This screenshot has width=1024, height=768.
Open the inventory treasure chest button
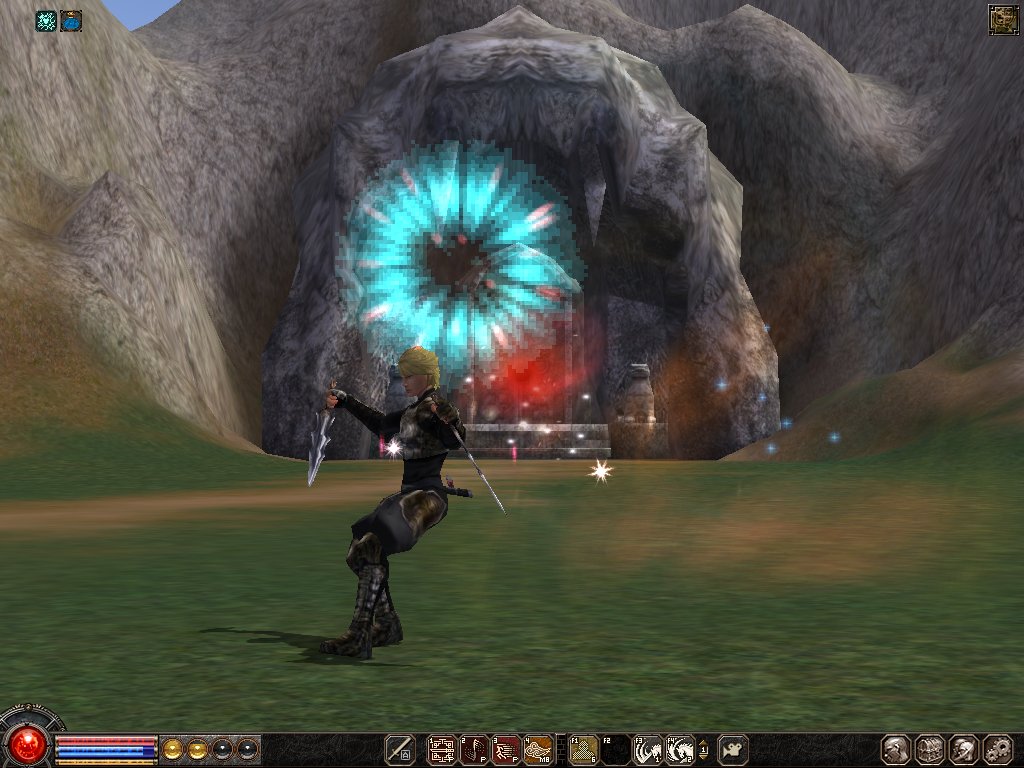click(x=930, y=749)
